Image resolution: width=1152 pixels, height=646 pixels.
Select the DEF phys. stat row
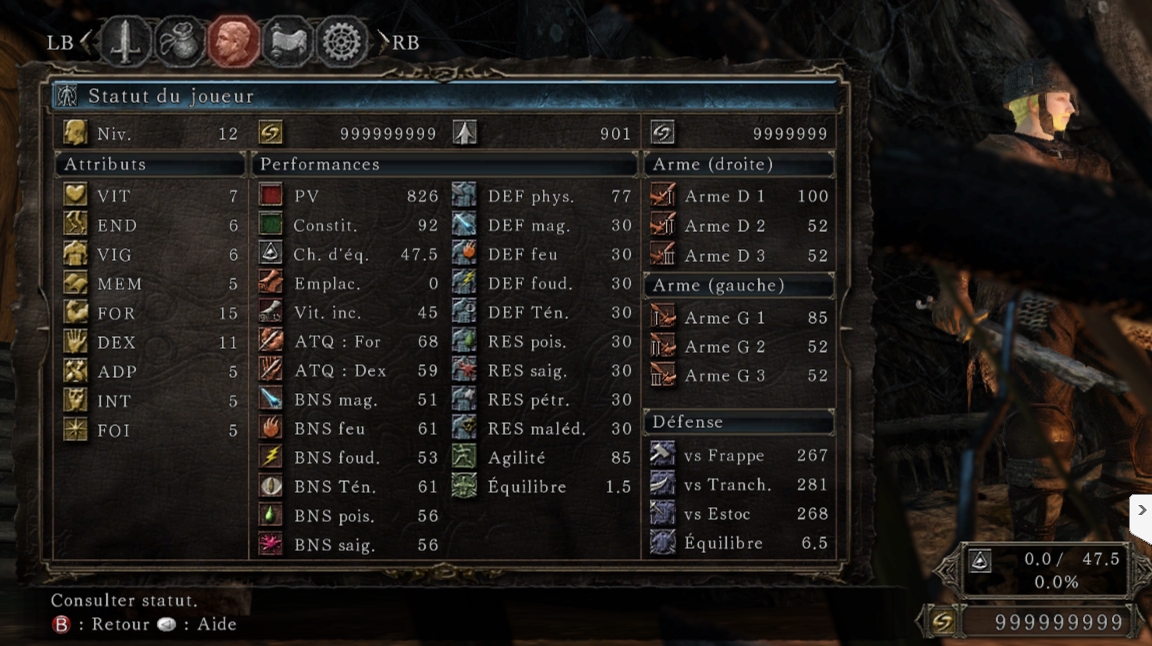point(542,196)
